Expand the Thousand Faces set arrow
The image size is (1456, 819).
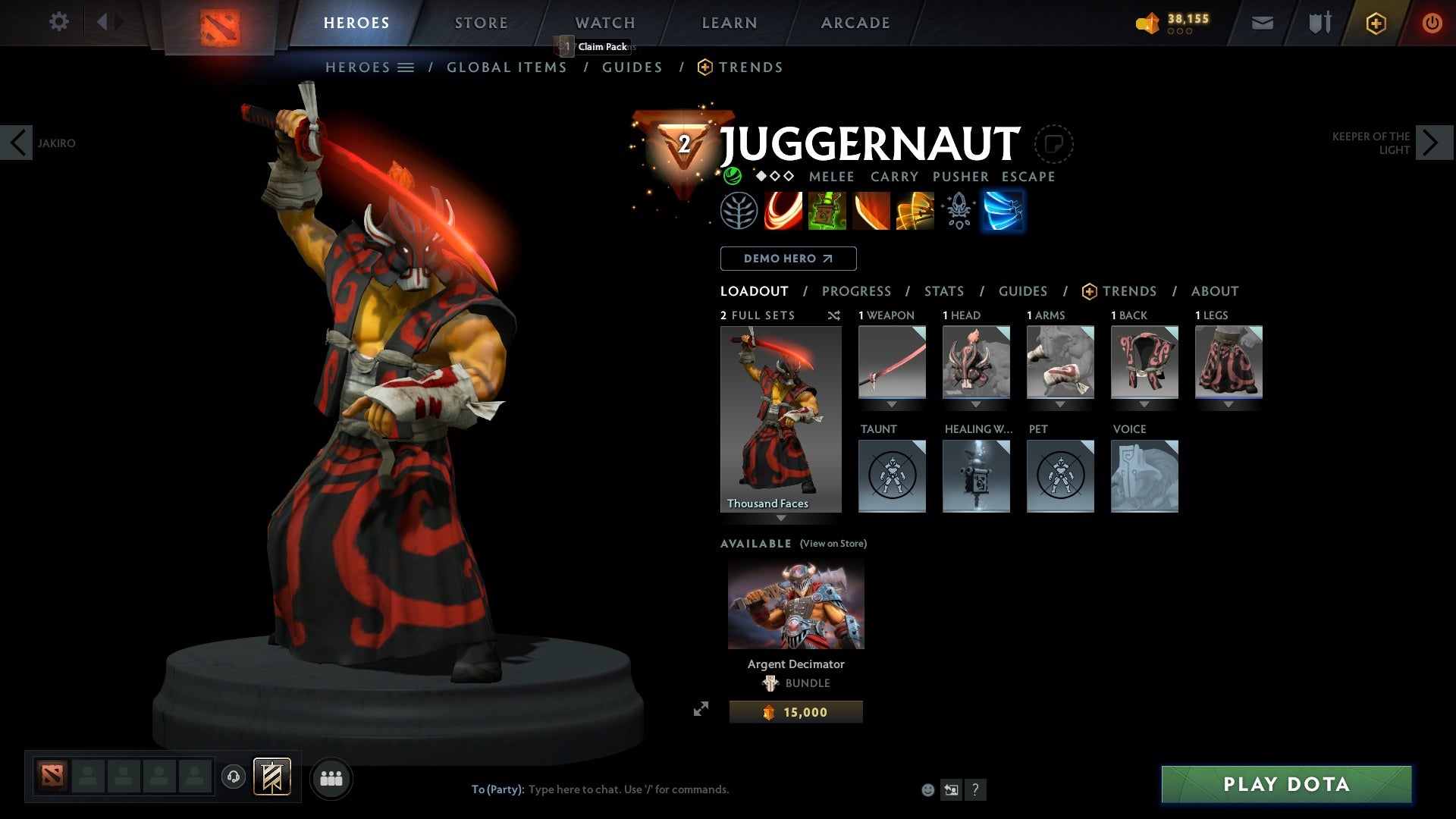tap(780, 519)
